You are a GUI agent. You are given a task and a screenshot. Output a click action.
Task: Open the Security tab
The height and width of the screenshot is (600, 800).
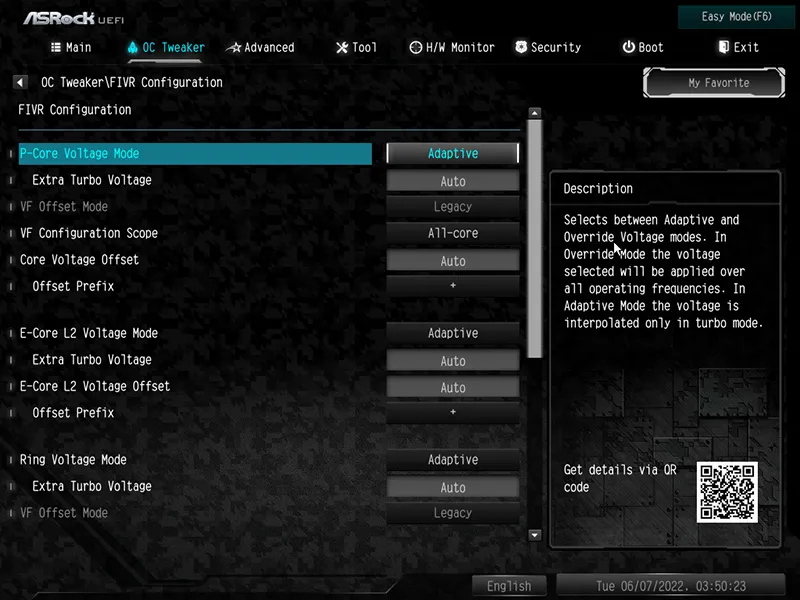point(548,47)
